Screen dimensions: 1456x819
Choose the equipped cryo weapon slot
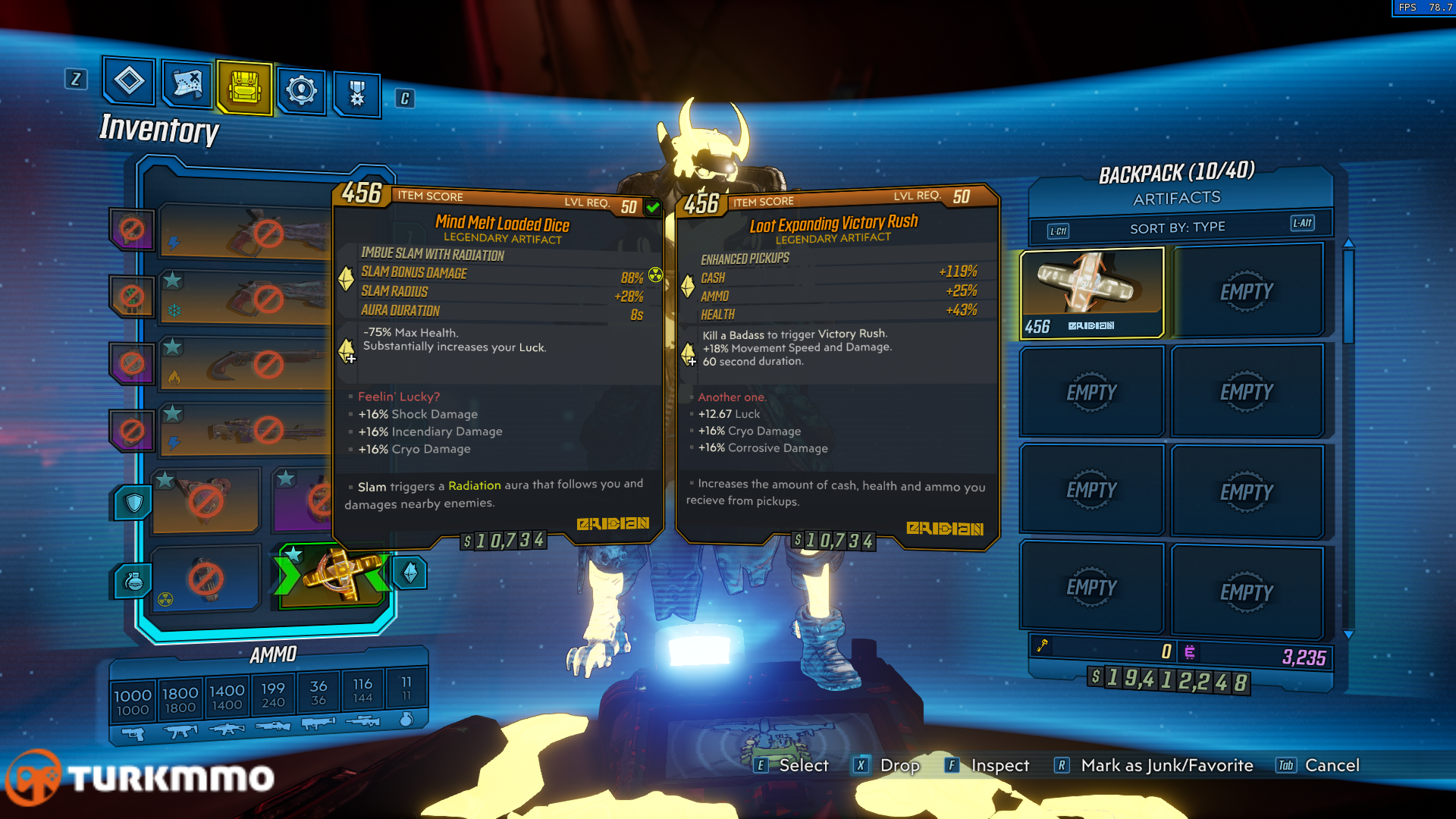point(244,299)
